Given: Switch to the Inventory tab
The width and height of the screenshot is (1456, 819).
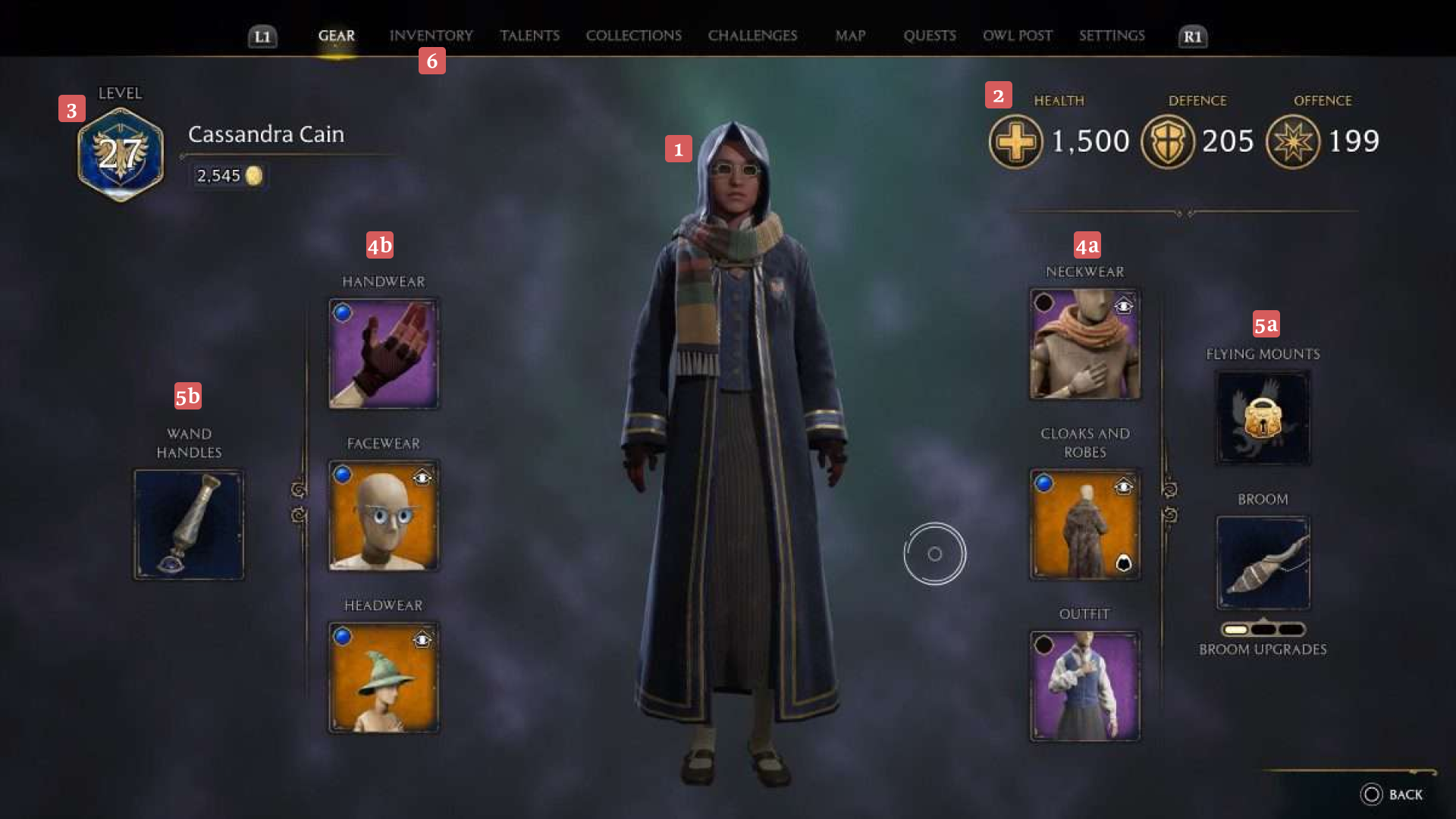Looking at the screenshot, I should point(431,35).
